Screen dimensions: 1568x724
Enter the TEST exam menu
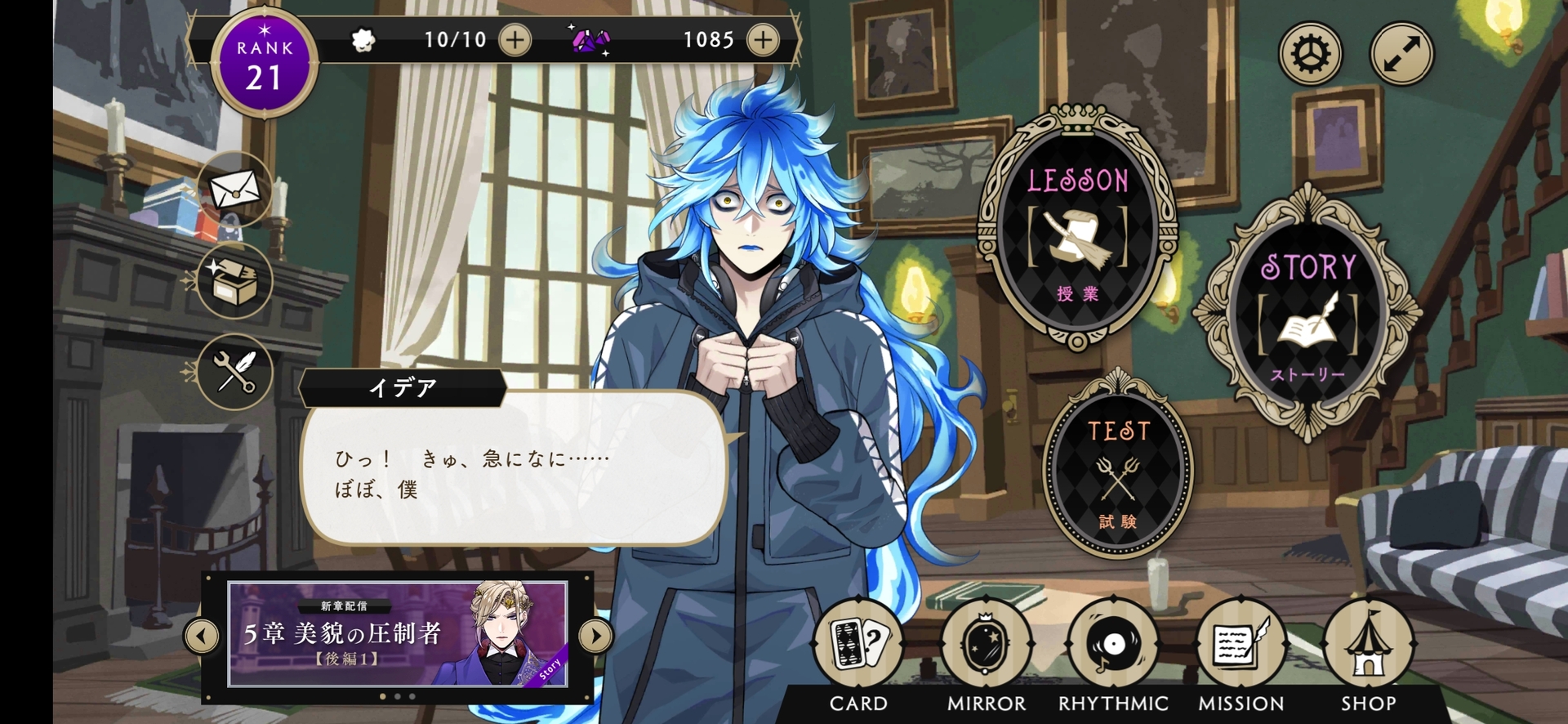[x=1117, y=474]
